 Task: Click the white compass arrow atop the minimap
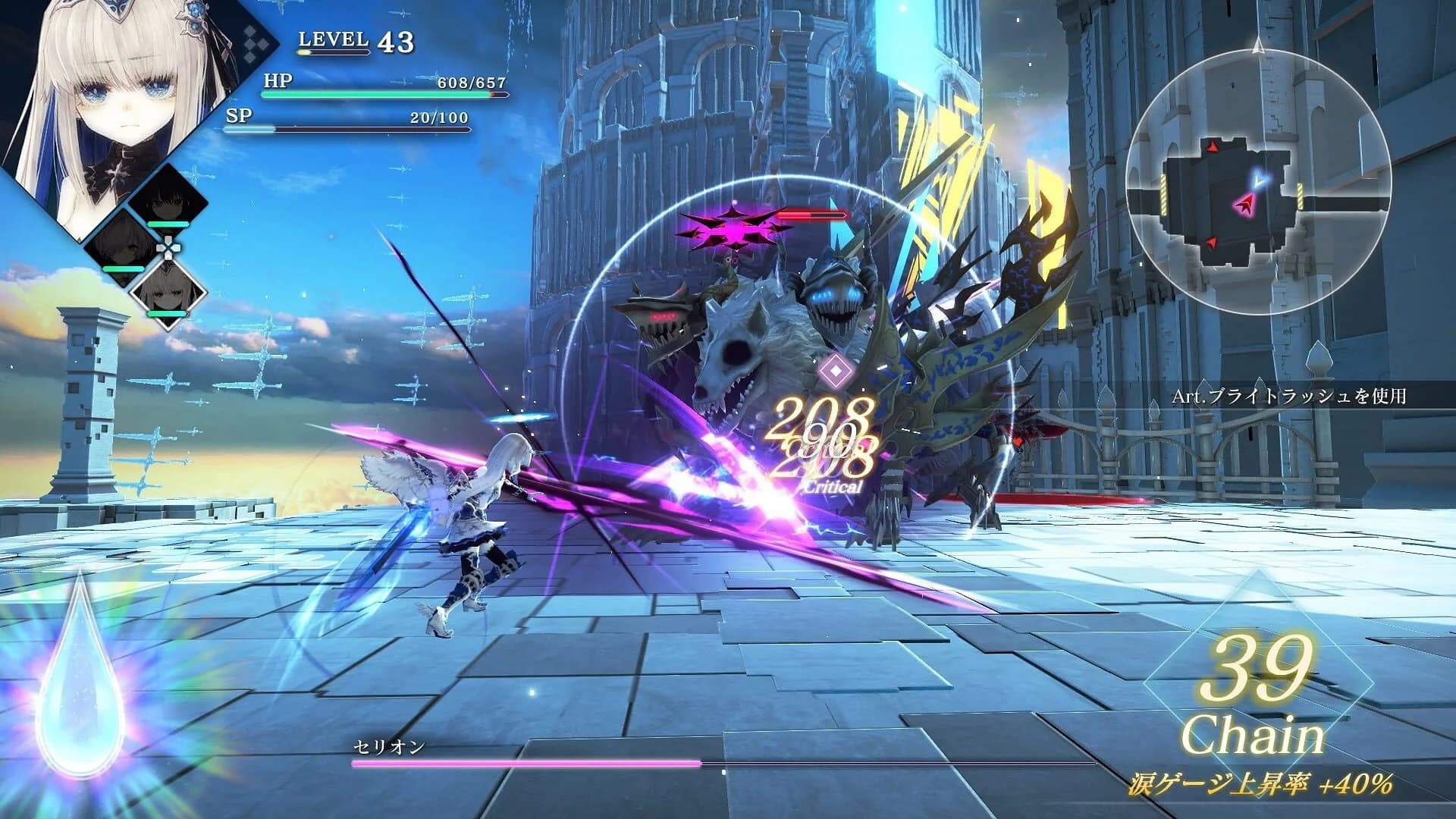click(1259, 45)
